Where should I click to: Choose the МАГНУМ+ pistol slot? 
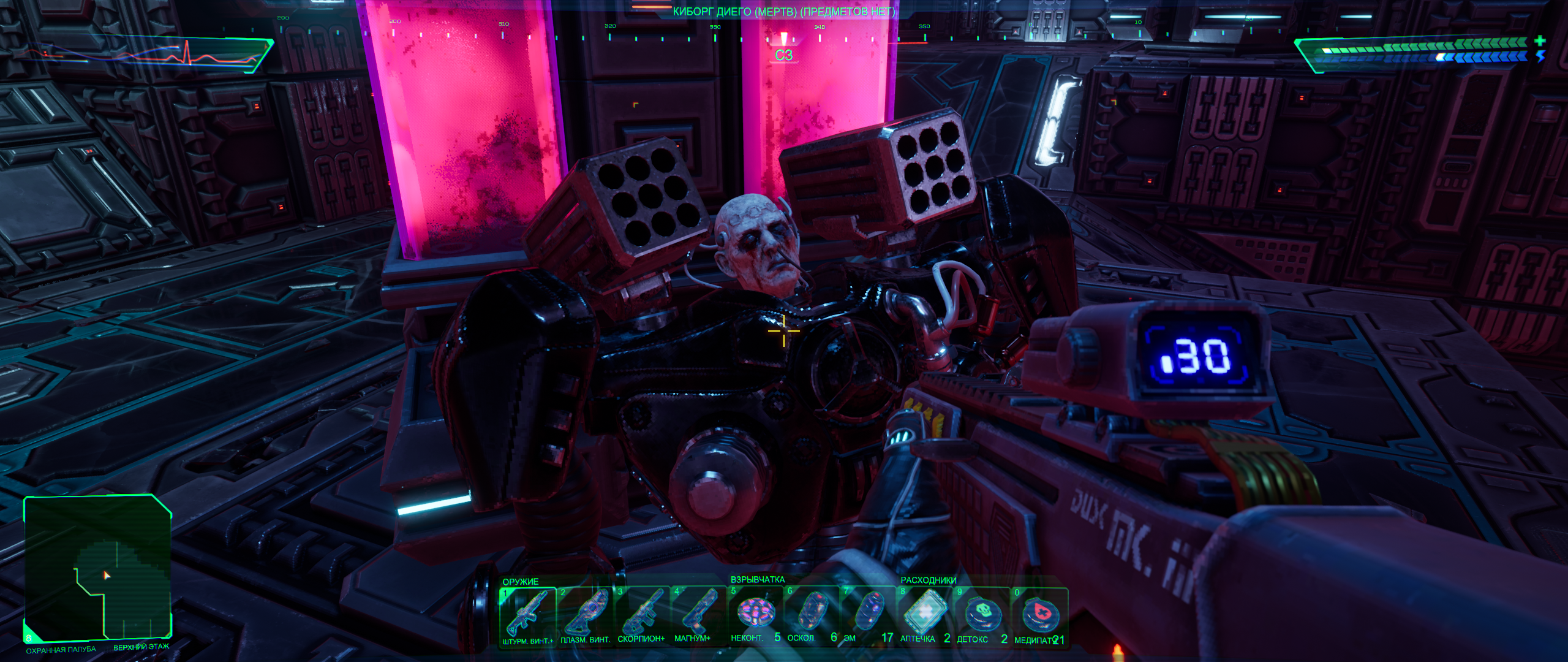tap(698, 615)
